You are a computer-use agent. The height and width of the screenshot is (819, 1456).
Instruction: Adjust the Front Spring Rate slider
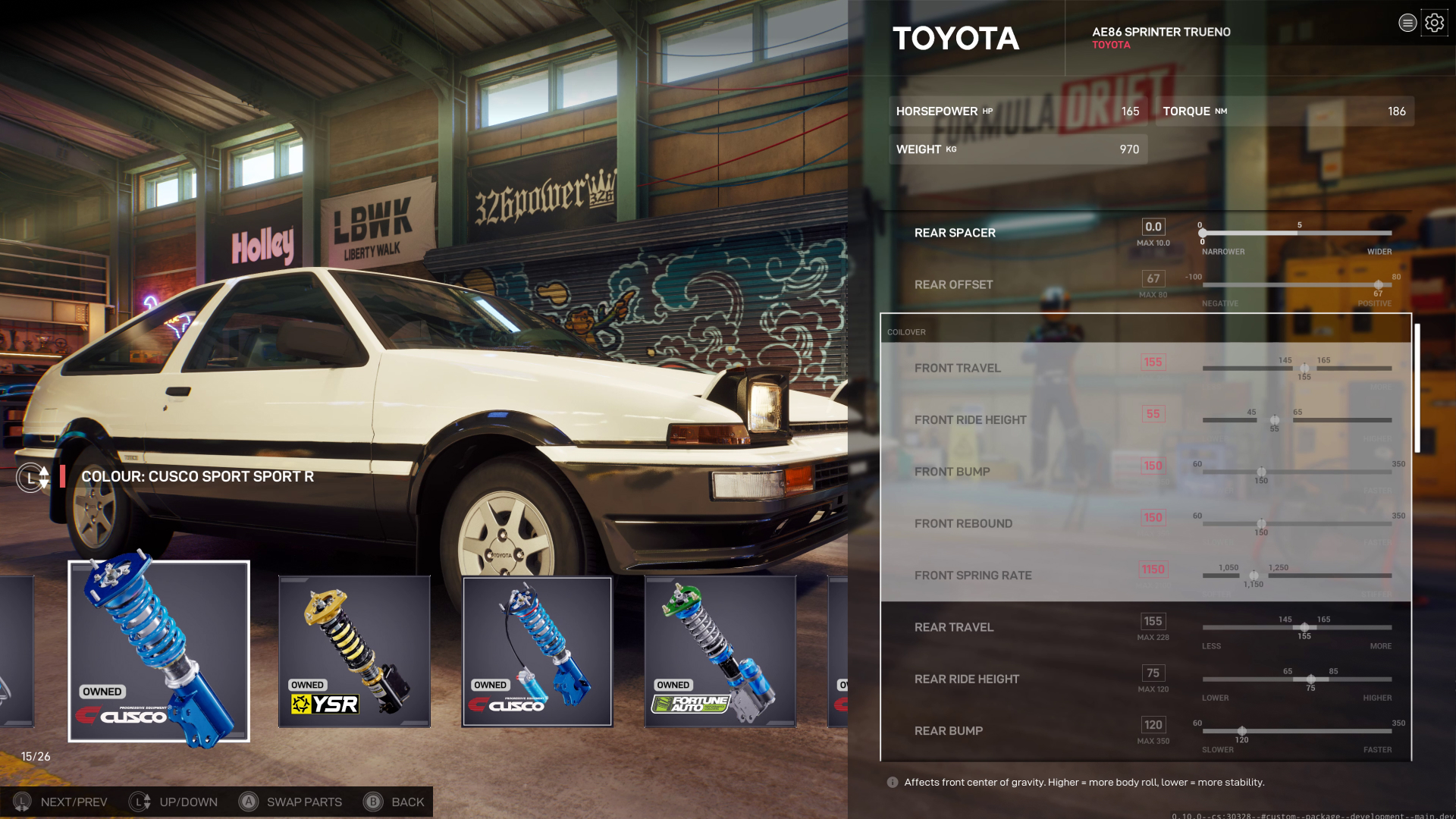(x=1254, y=576)
